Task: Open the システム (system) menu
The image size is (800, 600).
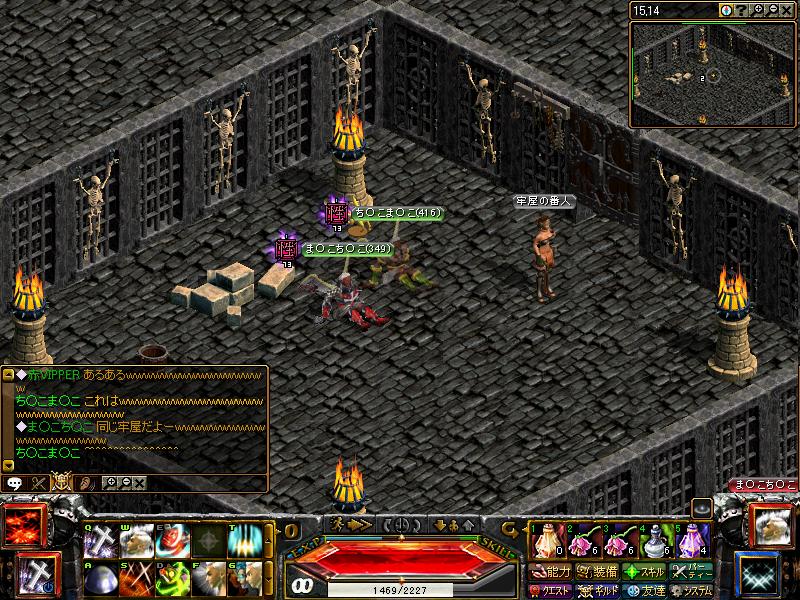Action: pyautogui.click(x=693, y=591)
